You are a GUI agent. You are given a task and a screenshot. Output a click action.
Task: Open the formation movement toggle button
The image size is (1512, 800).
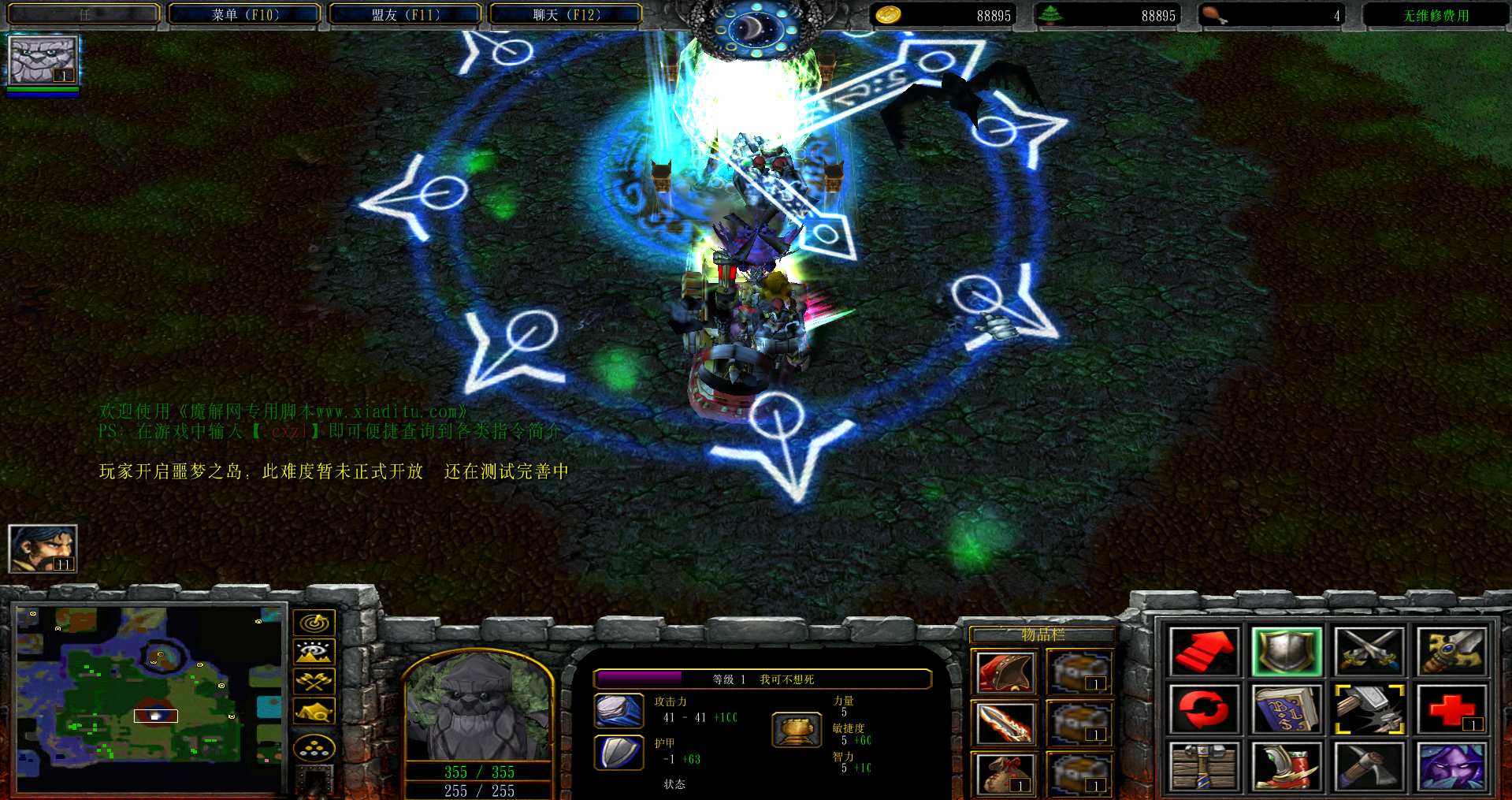[x=314, y=747]
